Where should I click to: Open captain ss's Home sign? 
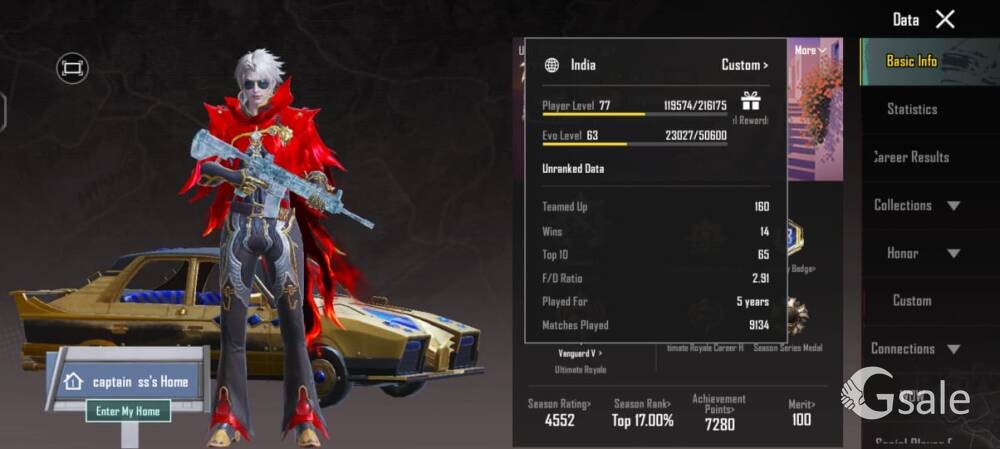pos(128,381)
